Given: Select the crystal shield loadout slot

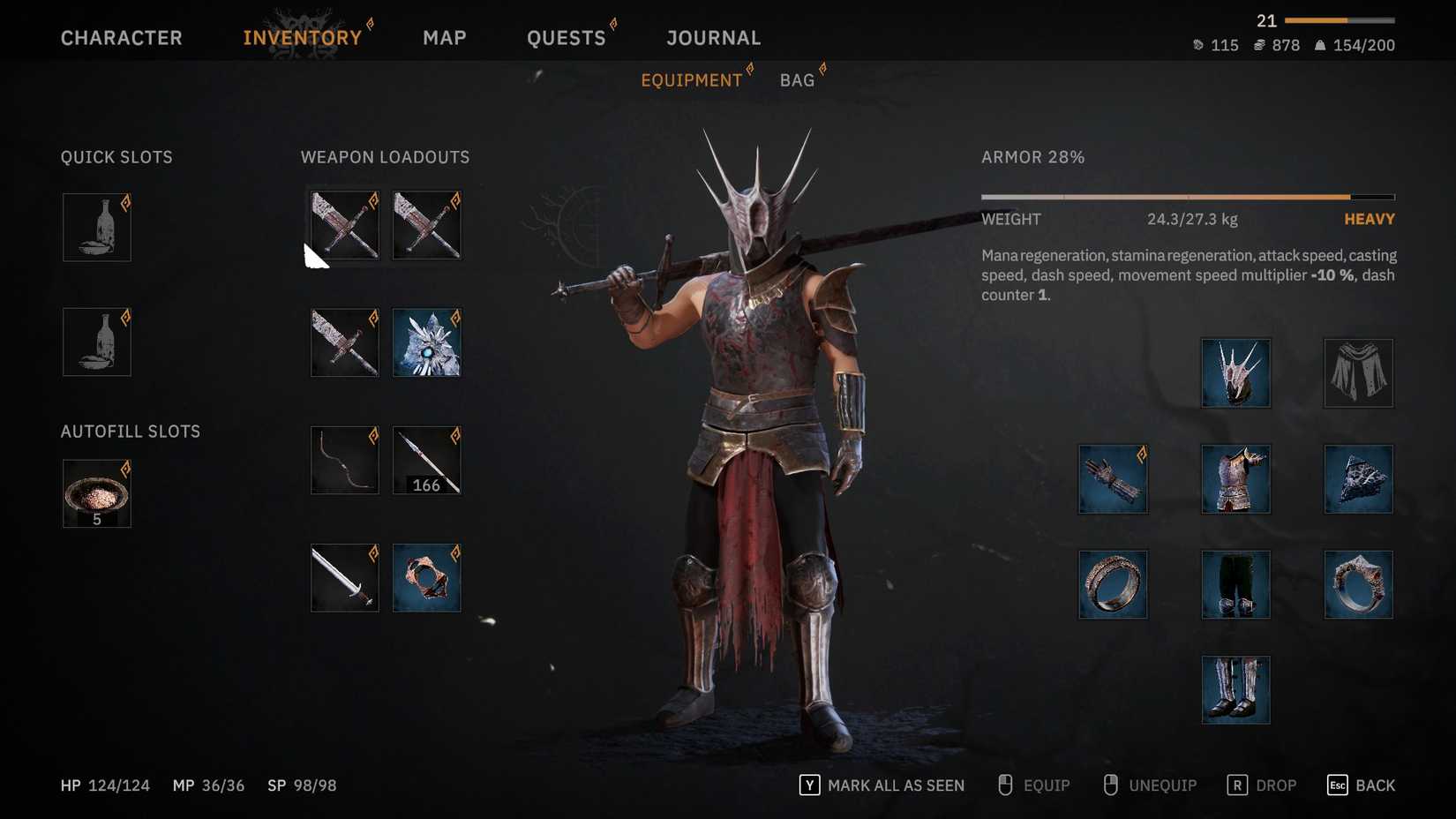Looking at the screenshot, I should 426,343.
